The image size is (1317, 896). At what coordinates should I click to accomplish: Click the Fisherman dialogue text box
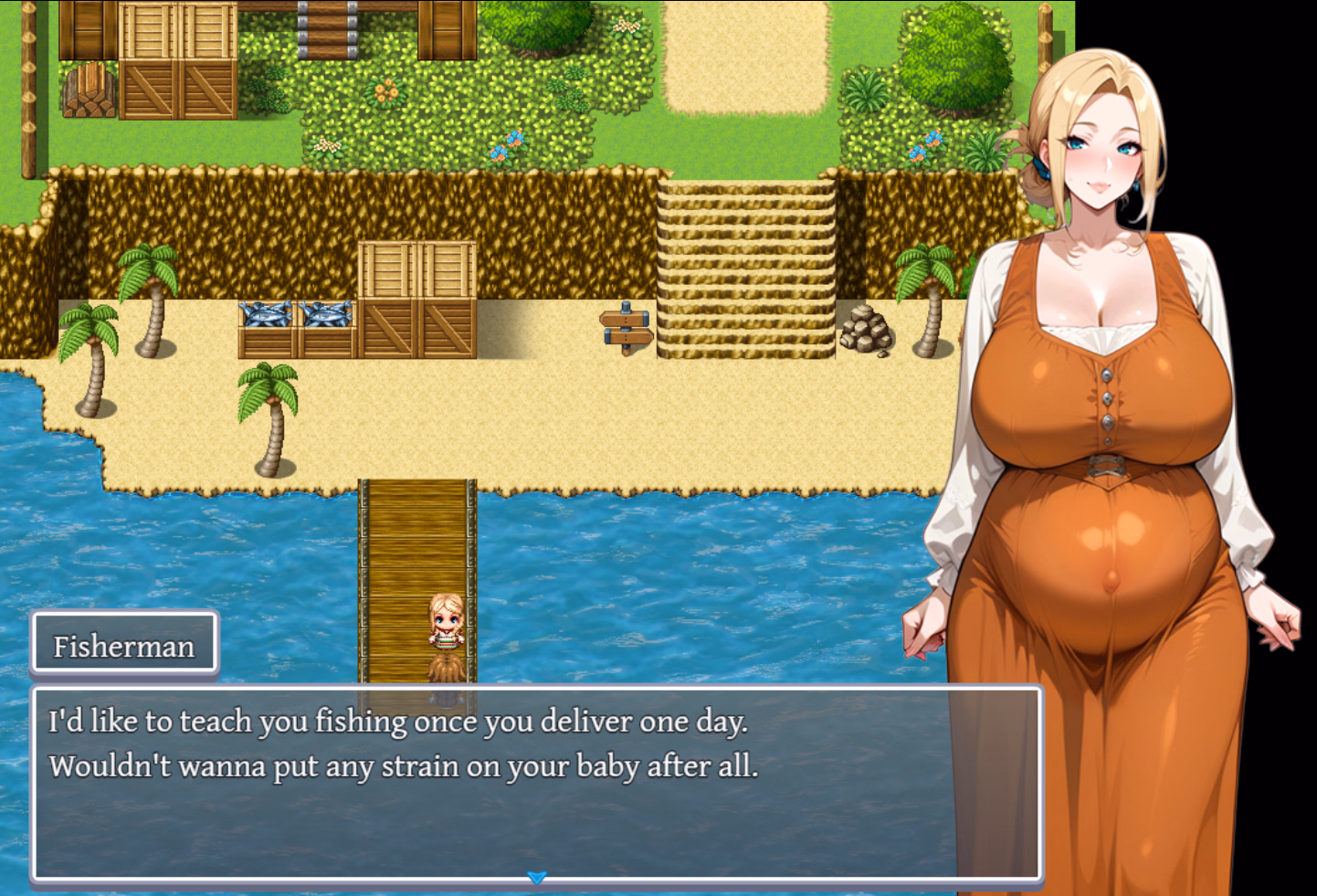pos(536,783)
